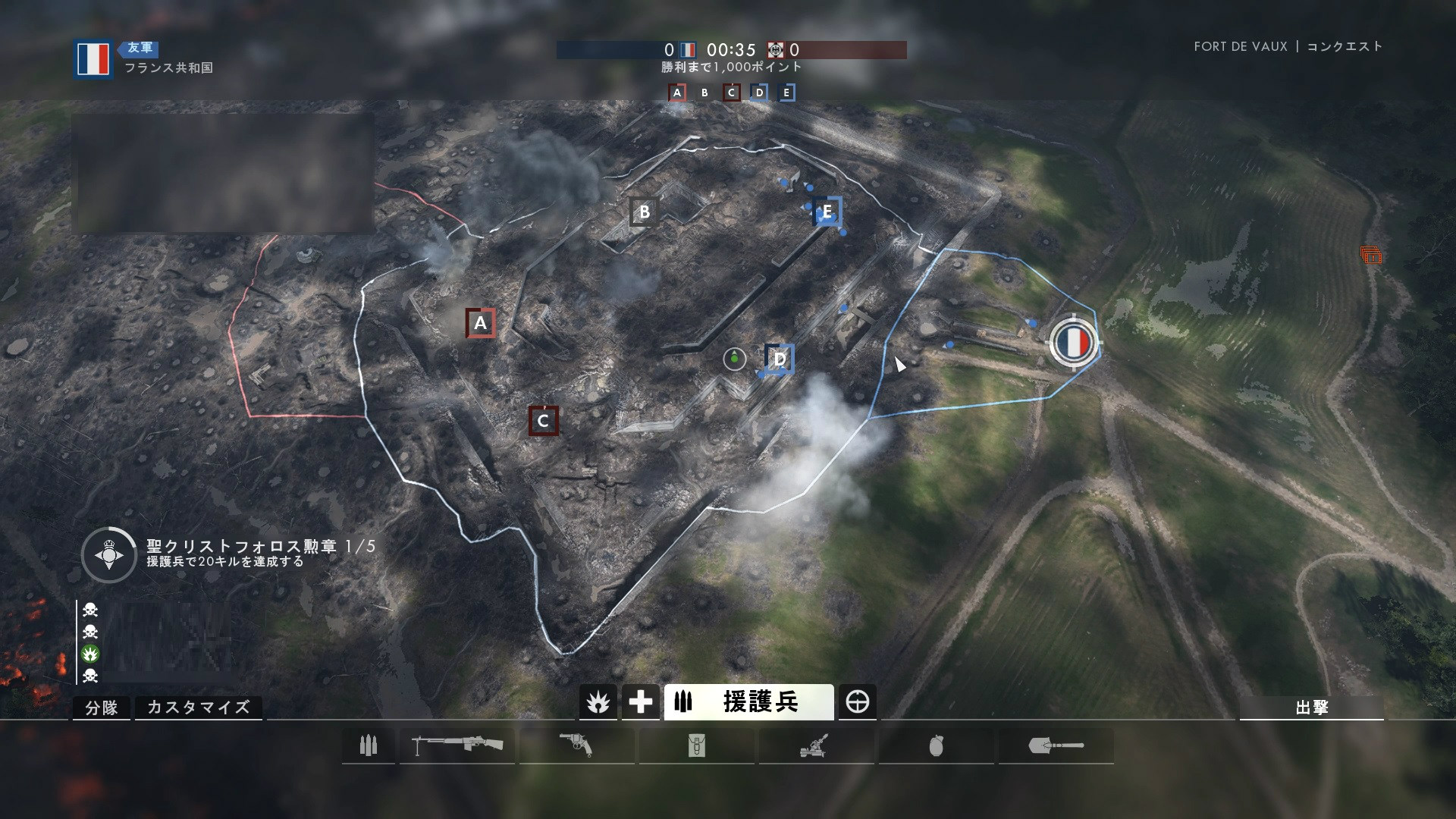
Task: Choose the Medic class cross icon
Action: 640,702
